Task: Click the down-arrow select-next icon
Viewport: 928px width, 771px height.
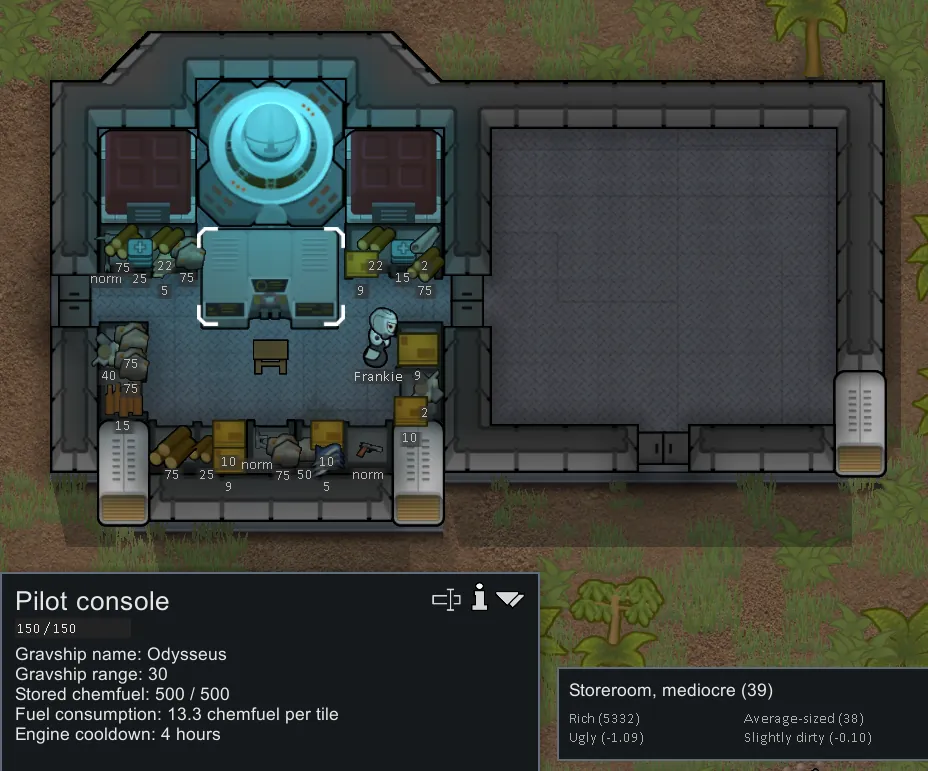Action: 510,599
